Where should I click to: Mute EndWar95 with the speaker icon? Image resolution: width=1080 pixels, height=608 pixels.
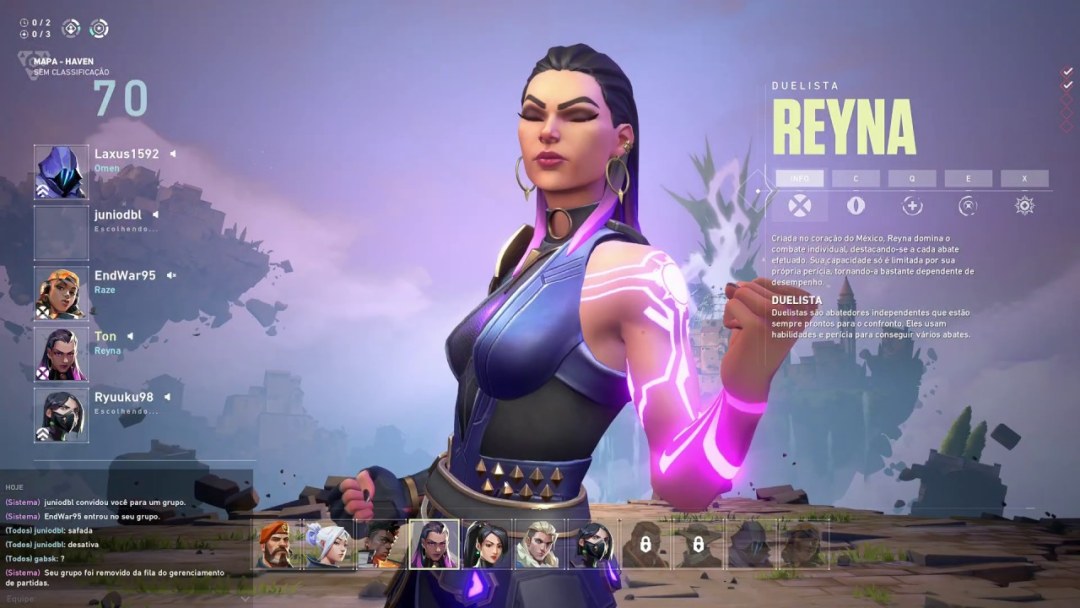[x=171, y=275]
